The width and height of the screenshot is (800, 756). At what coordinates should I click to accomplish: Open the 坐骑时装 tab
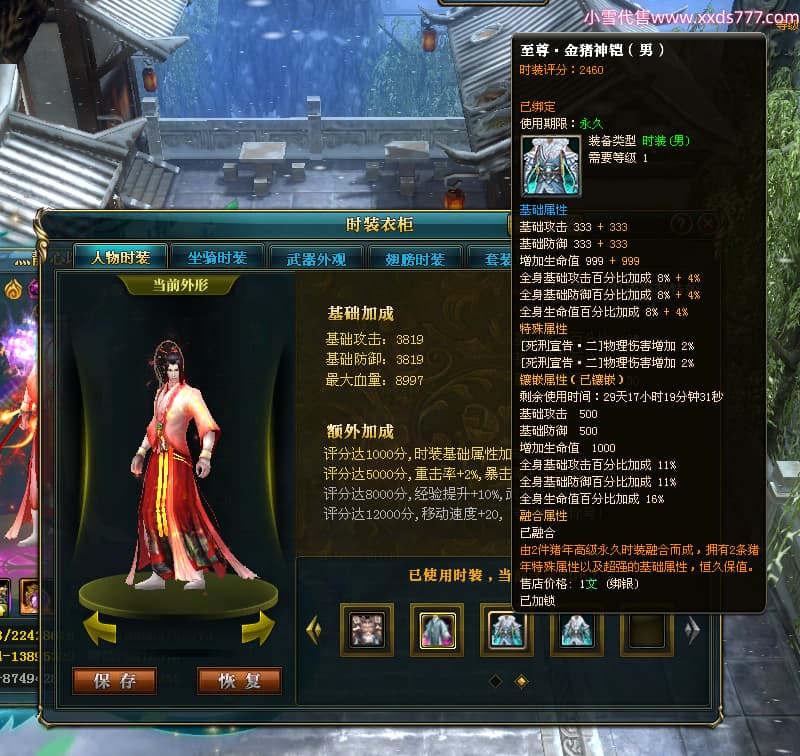[x=217, y=258]
